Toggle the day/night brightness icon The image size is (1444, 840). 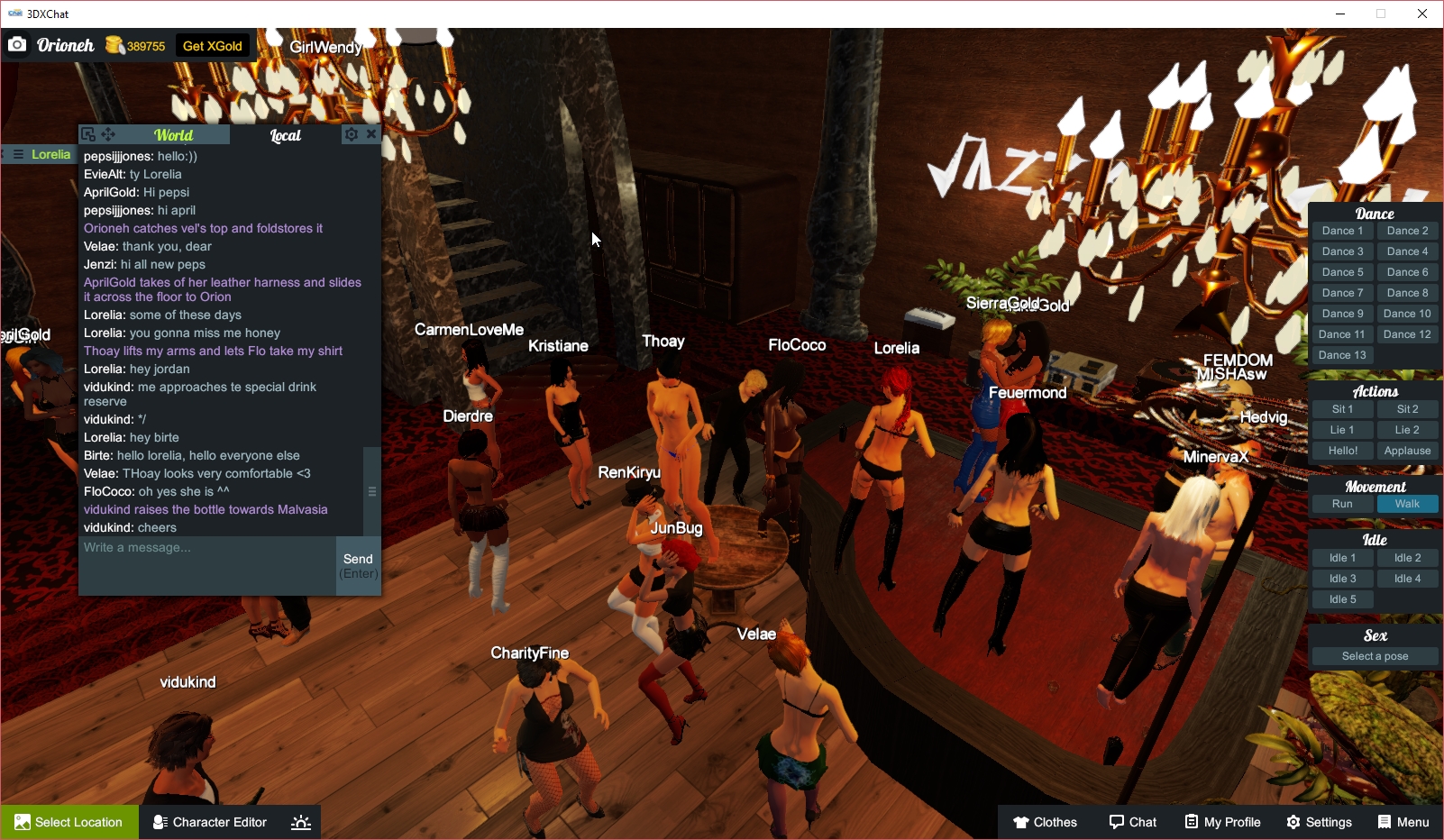pos(300,822)
